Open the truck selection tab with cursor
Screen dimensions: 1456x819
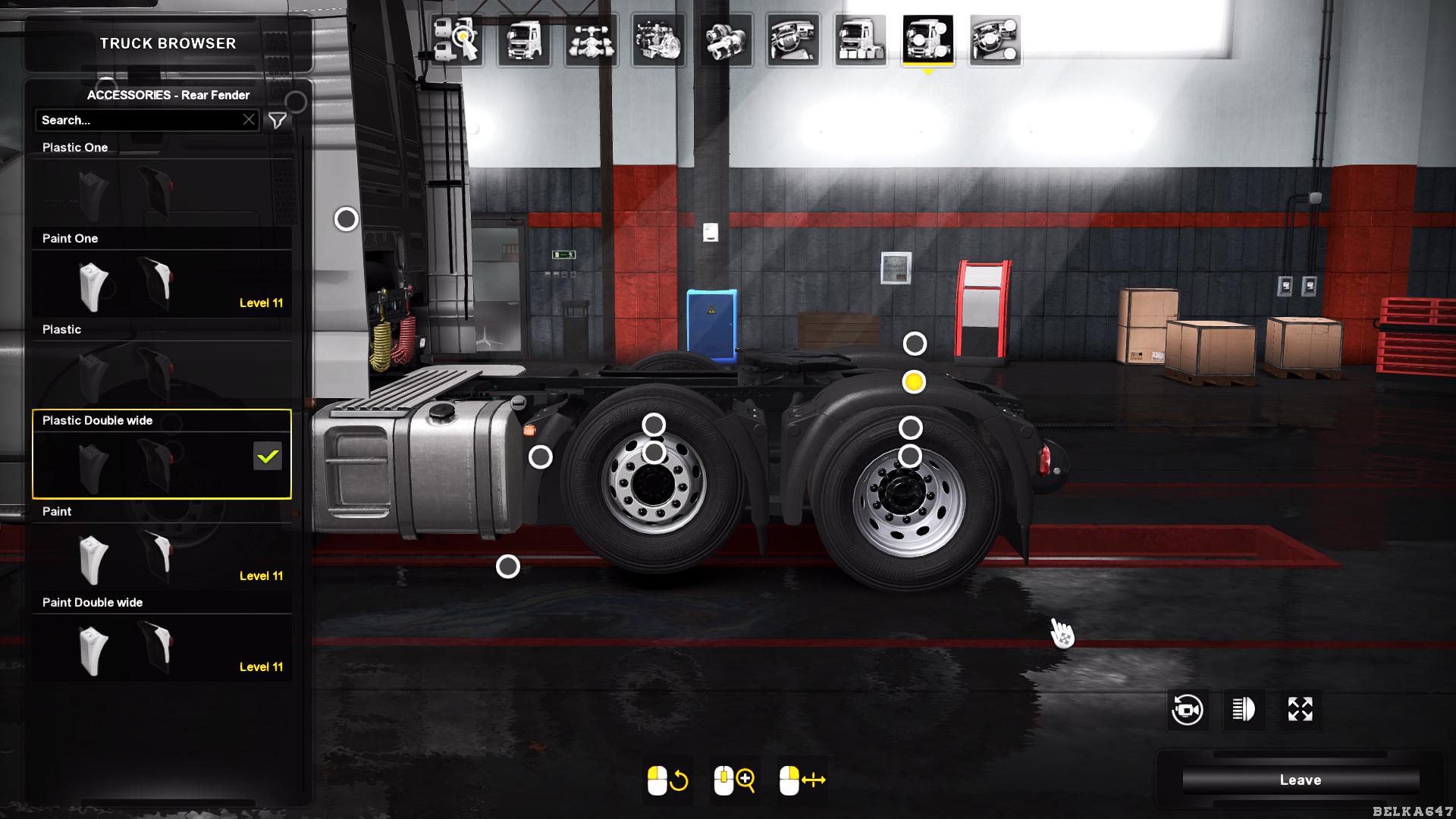[457, 40]
